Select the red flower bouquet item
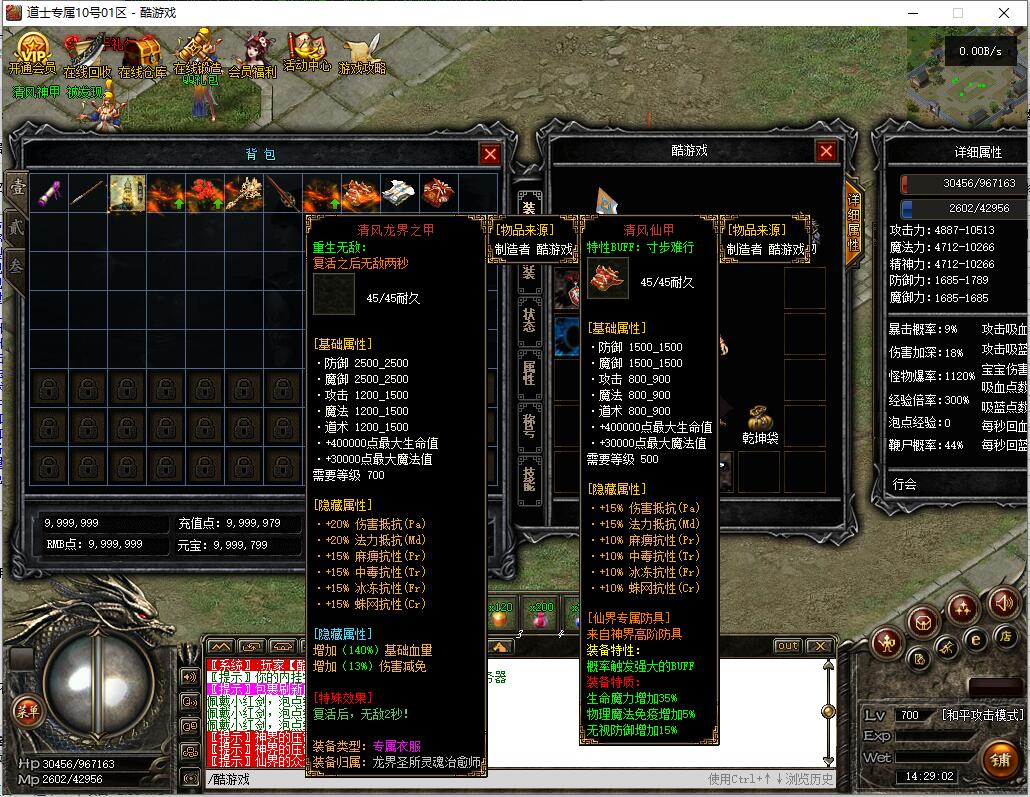This screenshot has height=797, width=1030. coord(205,193)
